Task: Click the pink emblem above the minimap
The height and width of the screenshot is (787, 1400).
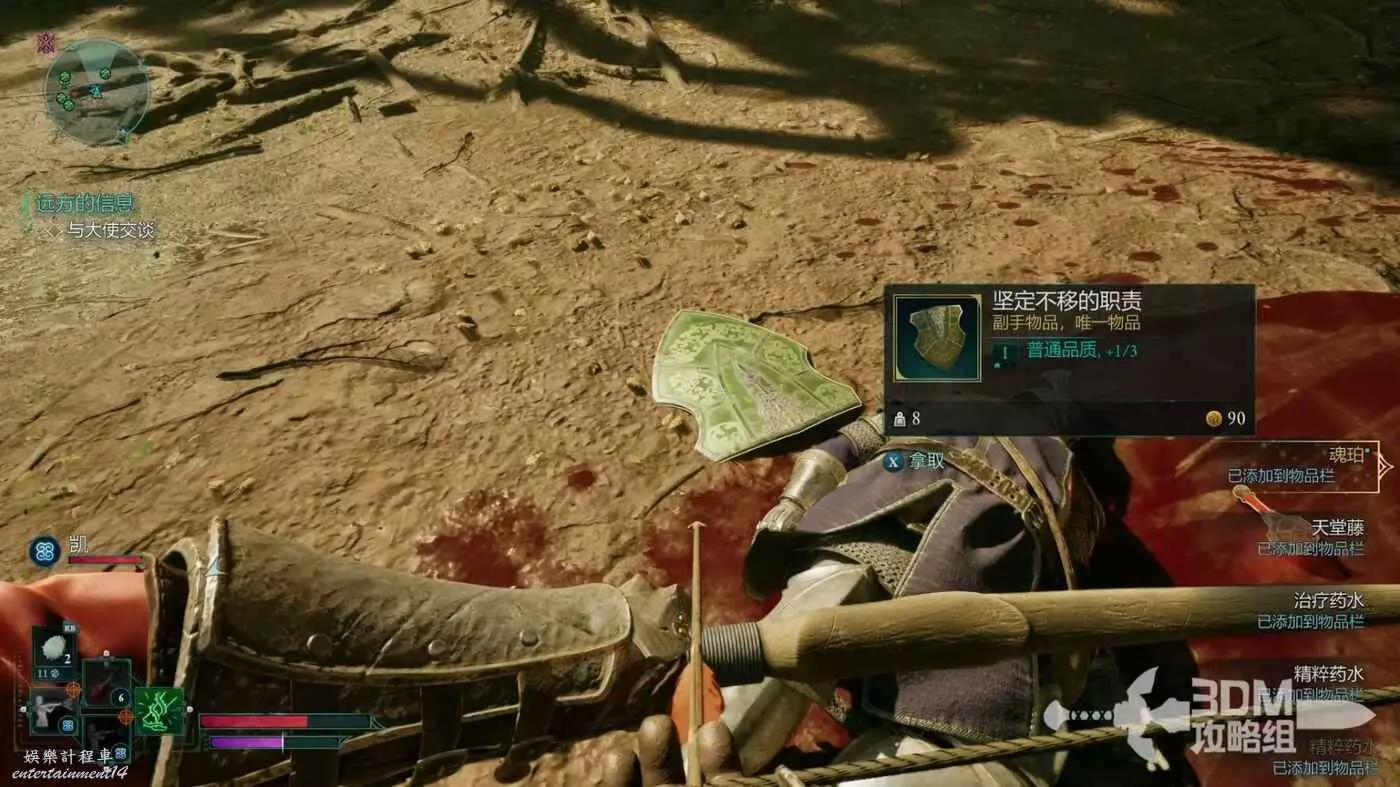Action: (46, 42)
